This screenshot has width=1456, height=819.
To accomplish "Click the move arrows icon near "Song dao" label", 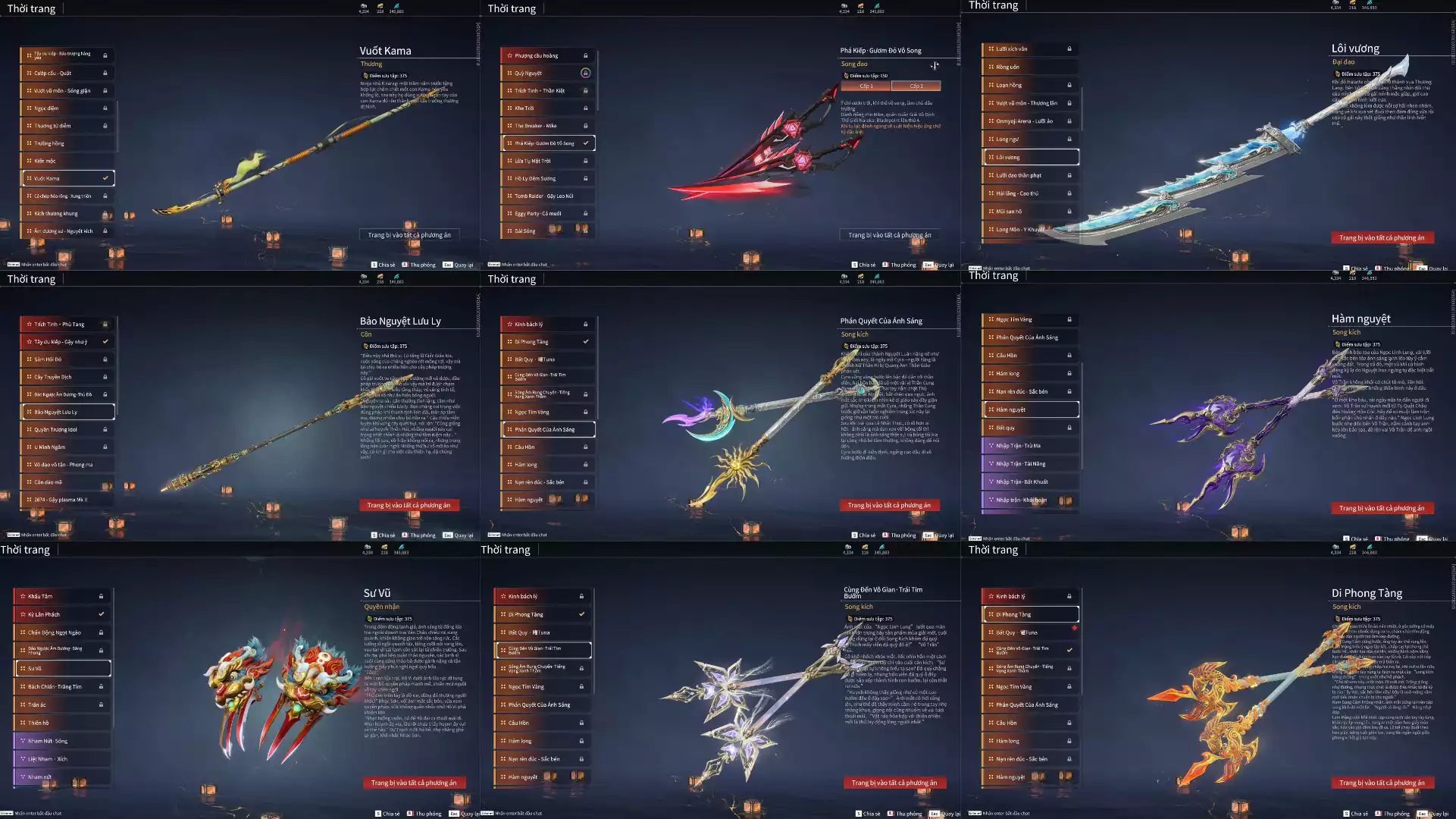I will 935,65.
